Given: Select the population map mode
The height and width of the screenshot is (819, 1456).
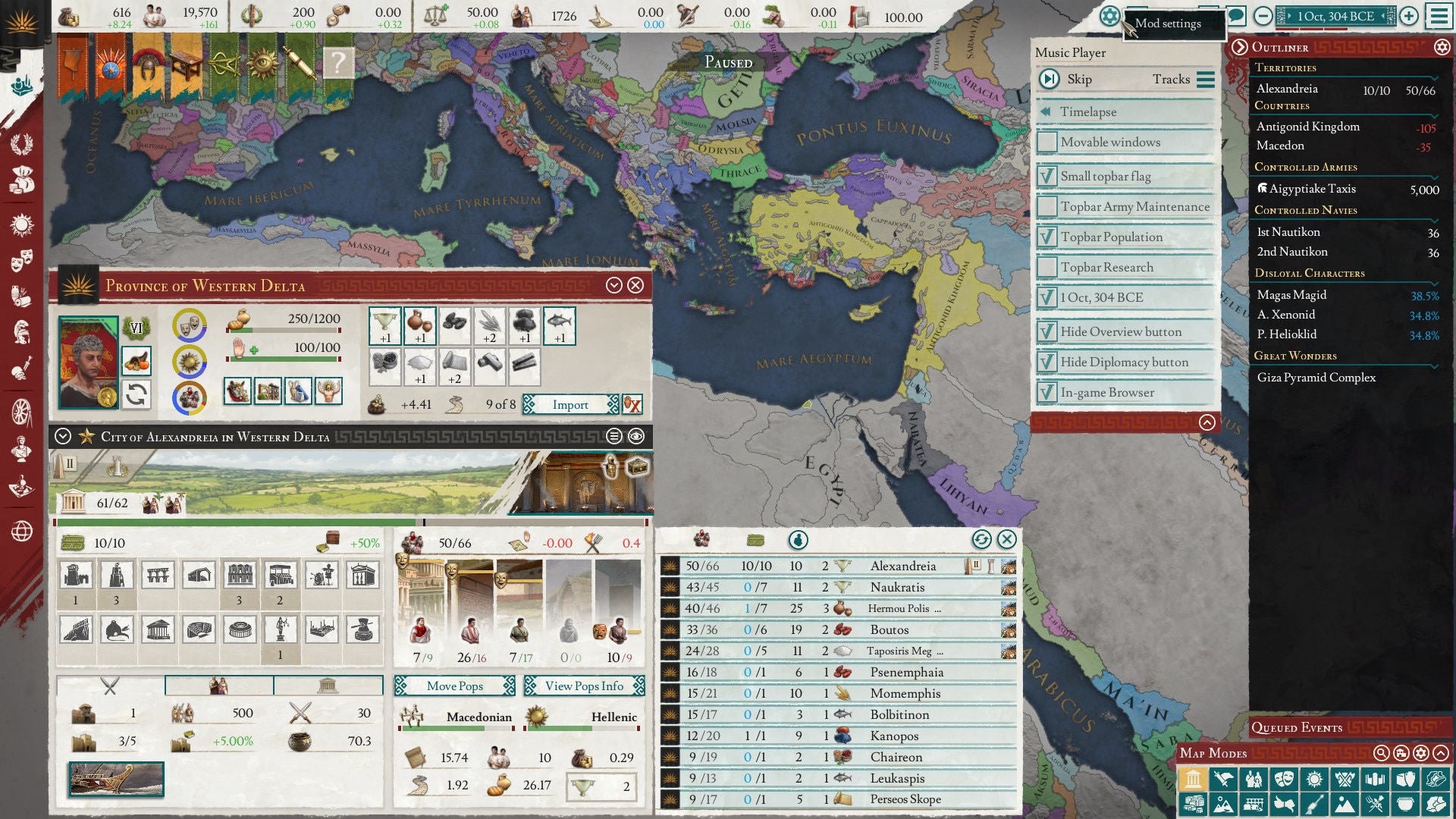Looking at the screenshot, I should pyautogui.click(x=1254, y=779).
